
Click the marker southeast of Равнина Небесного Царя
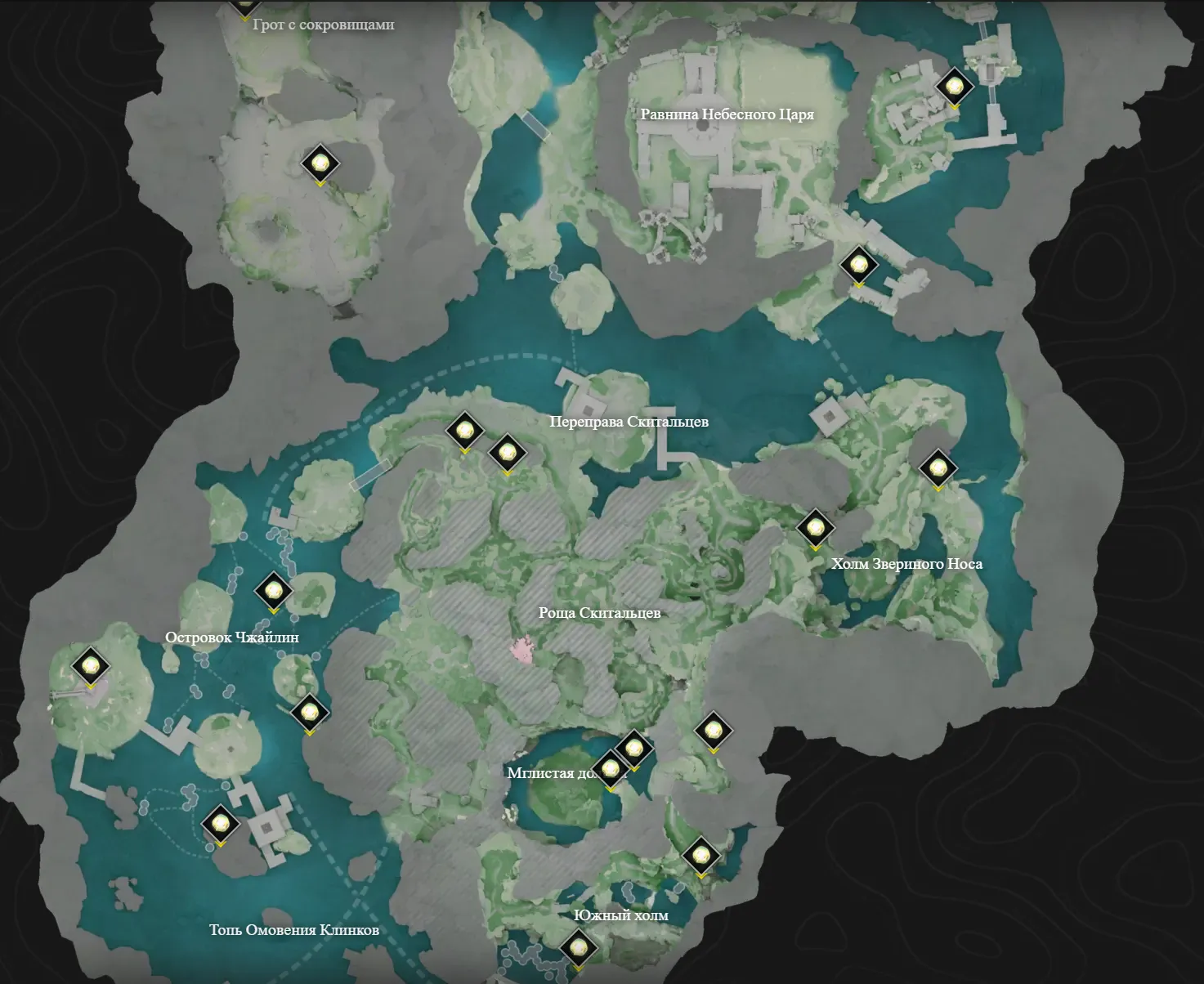[x=858, y=264]
